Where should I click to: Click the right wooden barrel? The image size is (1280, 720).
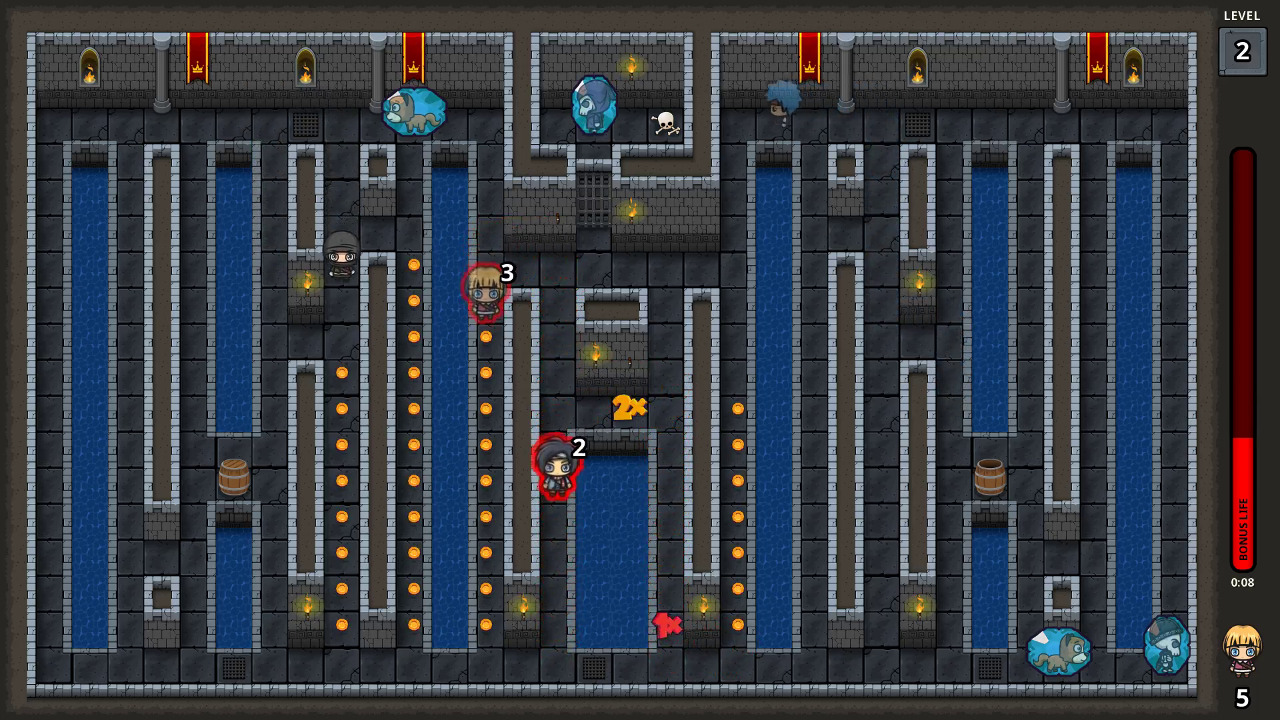pyautogui.click(x=989, y=478)
